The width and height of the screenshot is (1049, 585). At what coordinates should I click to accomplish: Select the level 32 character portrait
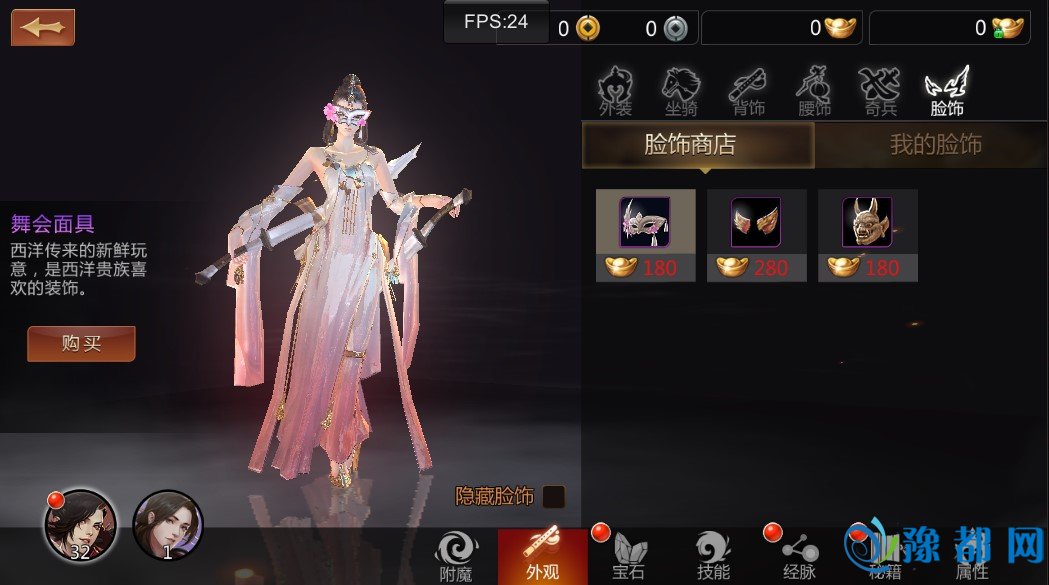coord(79,523)
